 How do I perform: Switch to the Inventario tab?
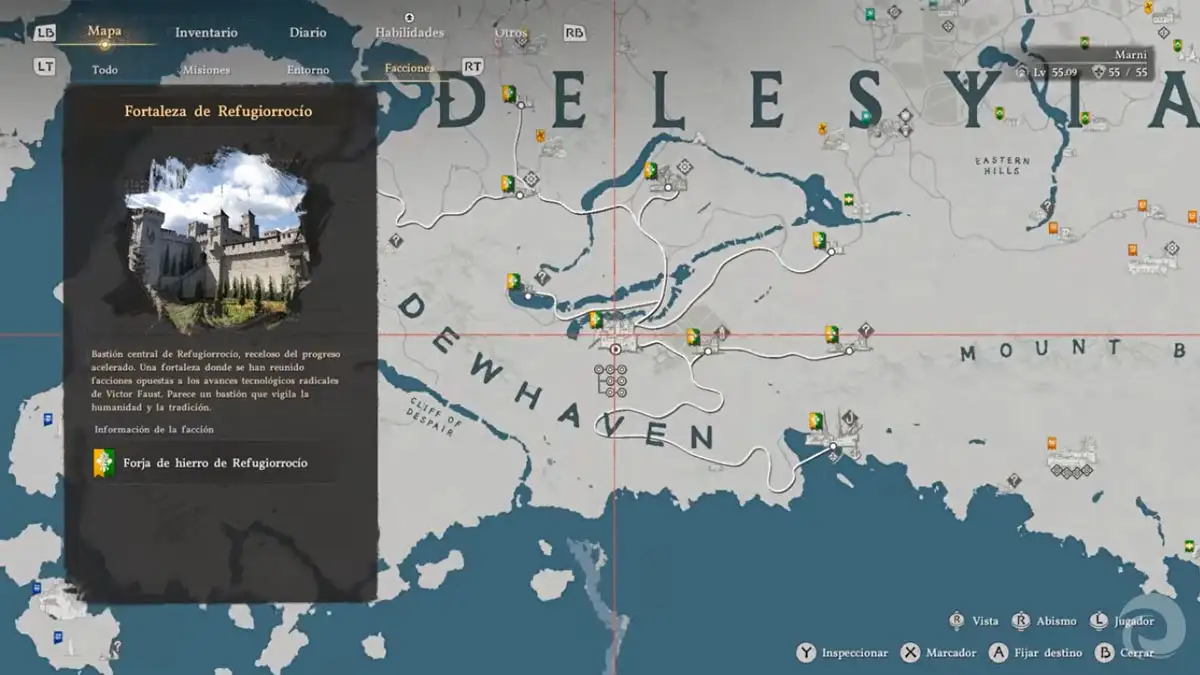tap(206, 33)
